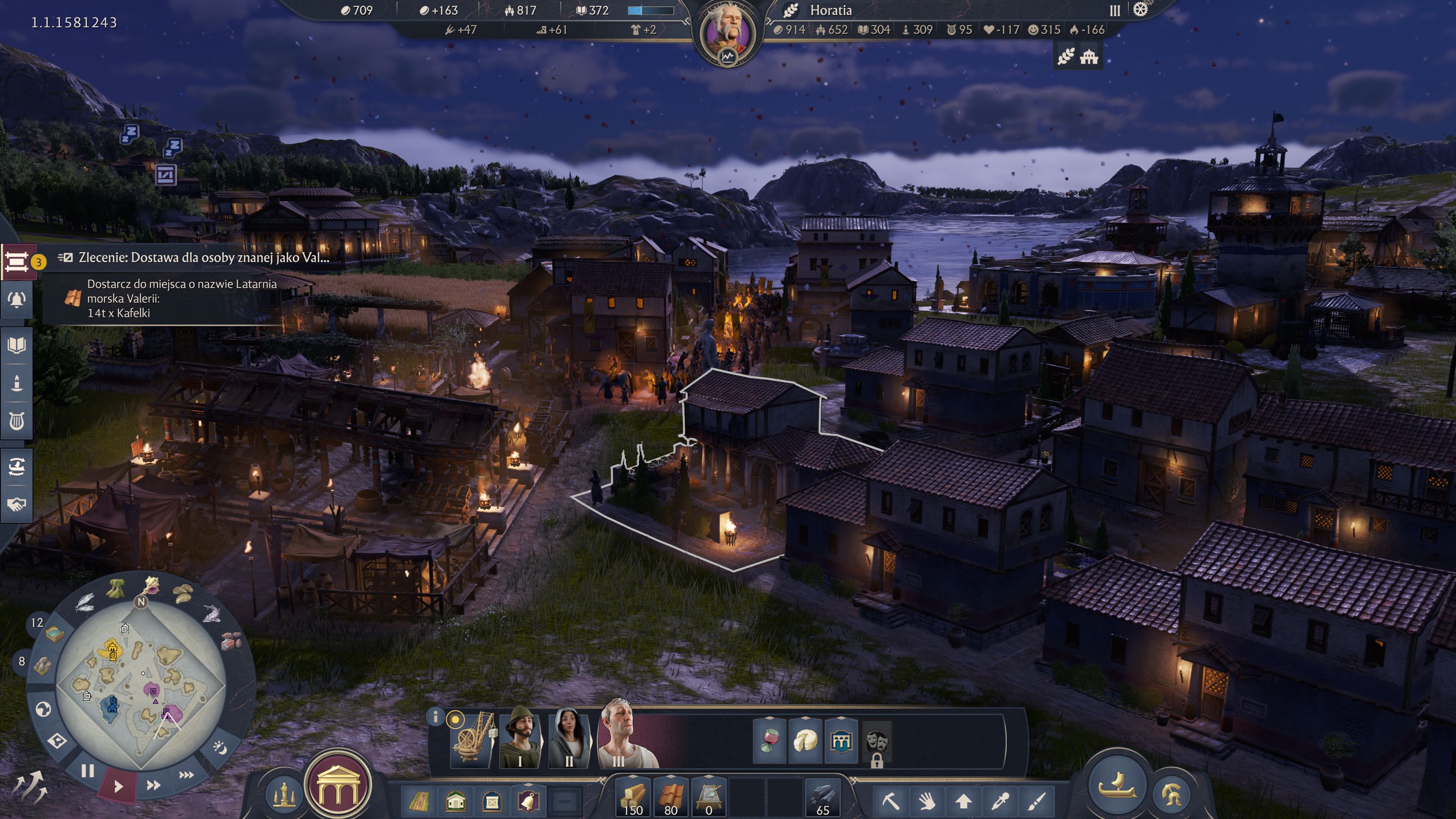The image size is (1456, 819).
Task: Choose the cheese building category
Action: click(805, 741)
